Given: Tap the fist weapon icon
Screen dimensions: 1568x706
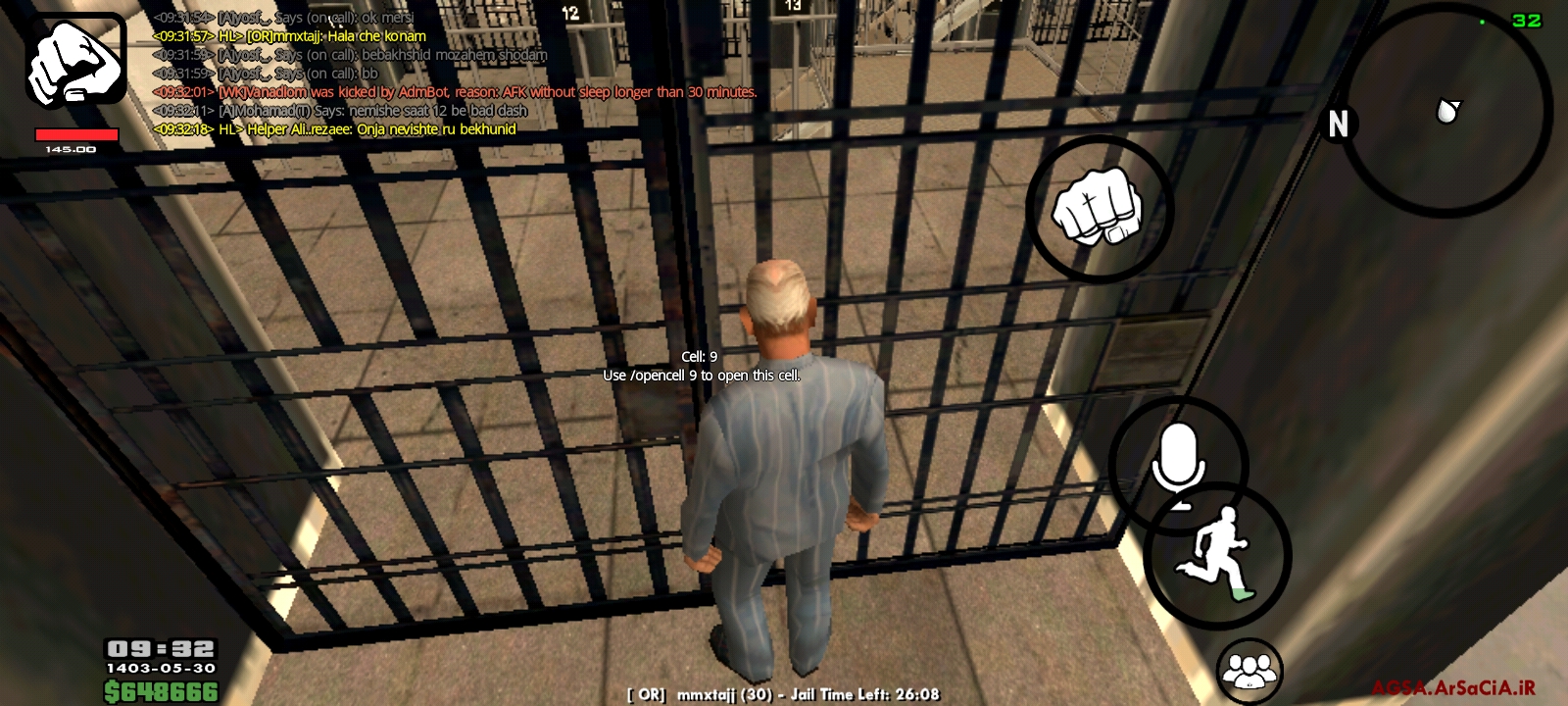Looking at the screenshot, I should point(75,61).
